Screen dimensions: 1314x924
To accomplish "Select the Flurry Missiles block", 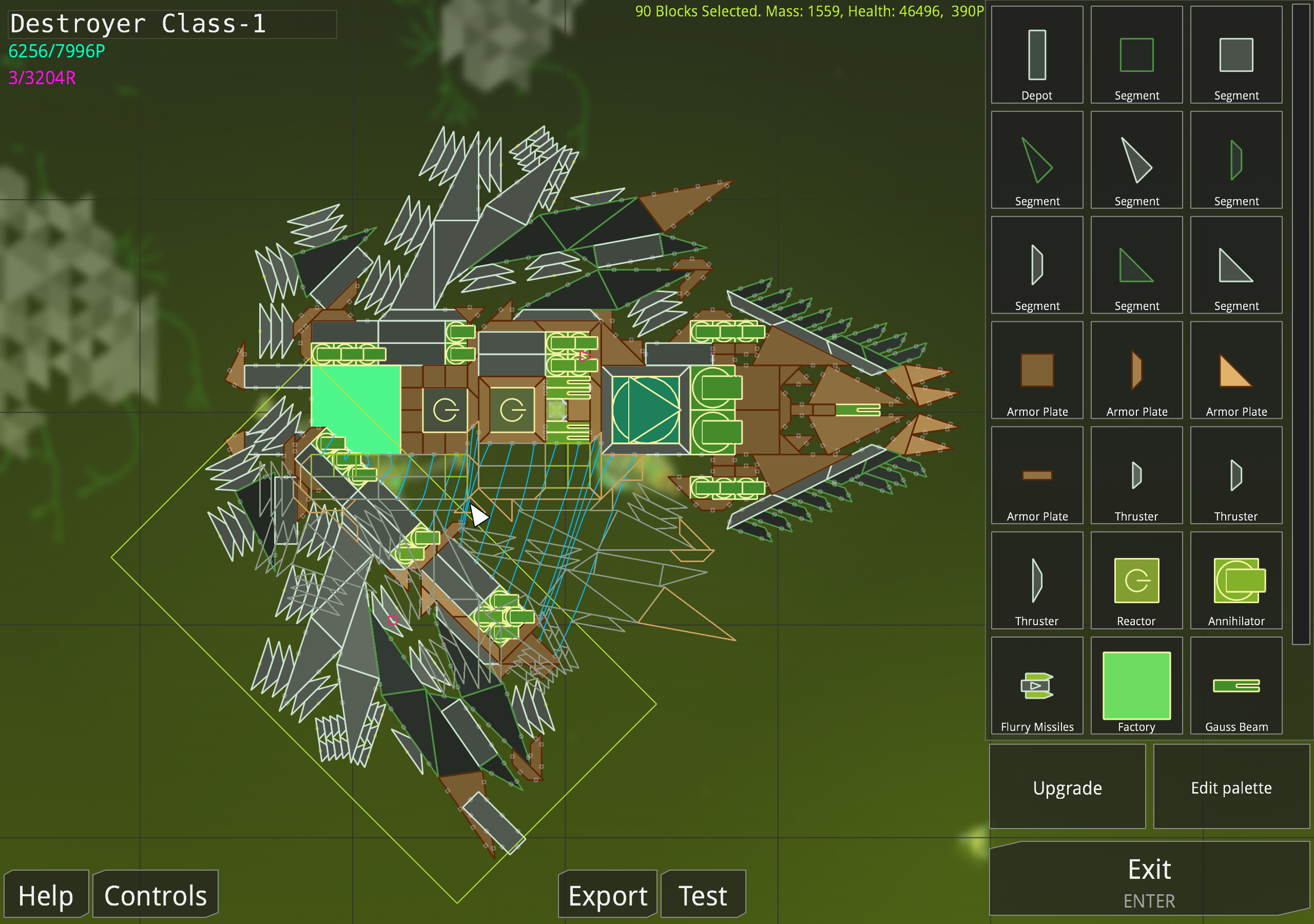I will (1037, 686).
